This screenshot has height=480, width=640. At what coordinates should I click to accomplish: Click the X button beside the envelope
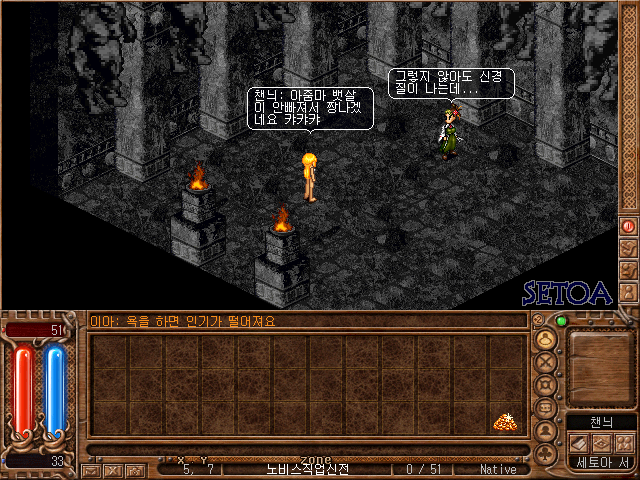tap(112, 469)
